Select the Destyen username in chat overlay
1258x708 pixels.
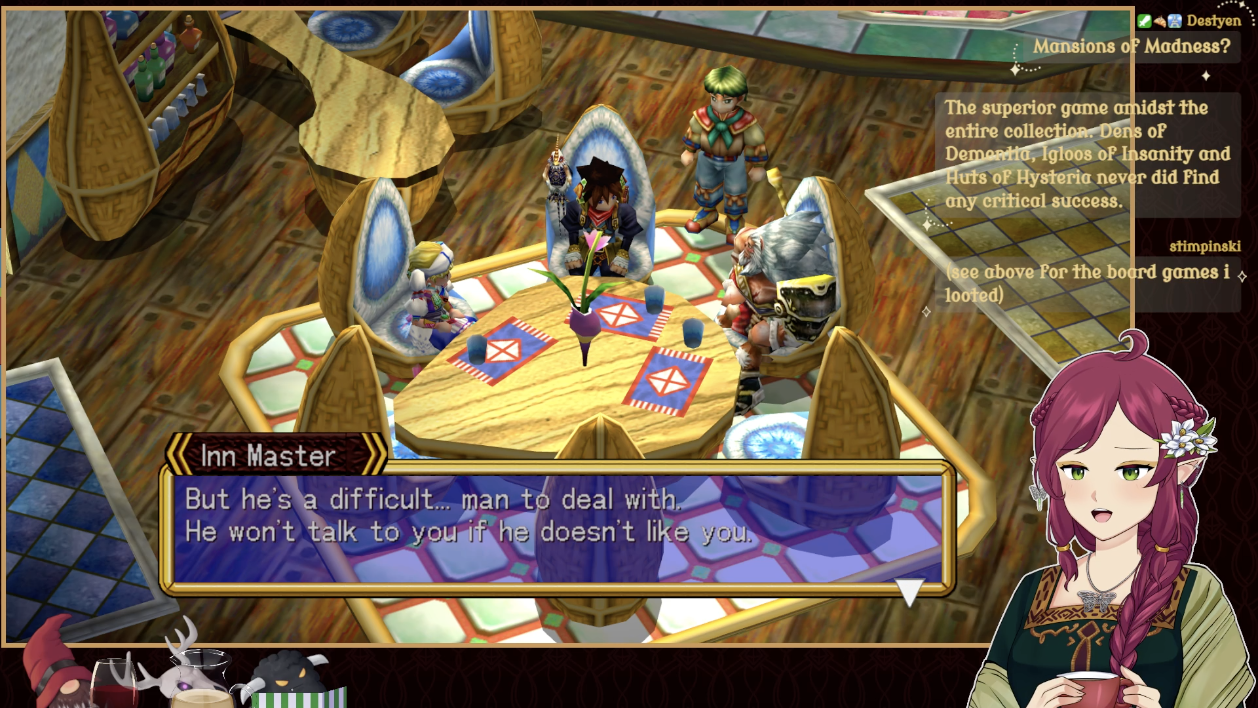[x=1214, y=21]
